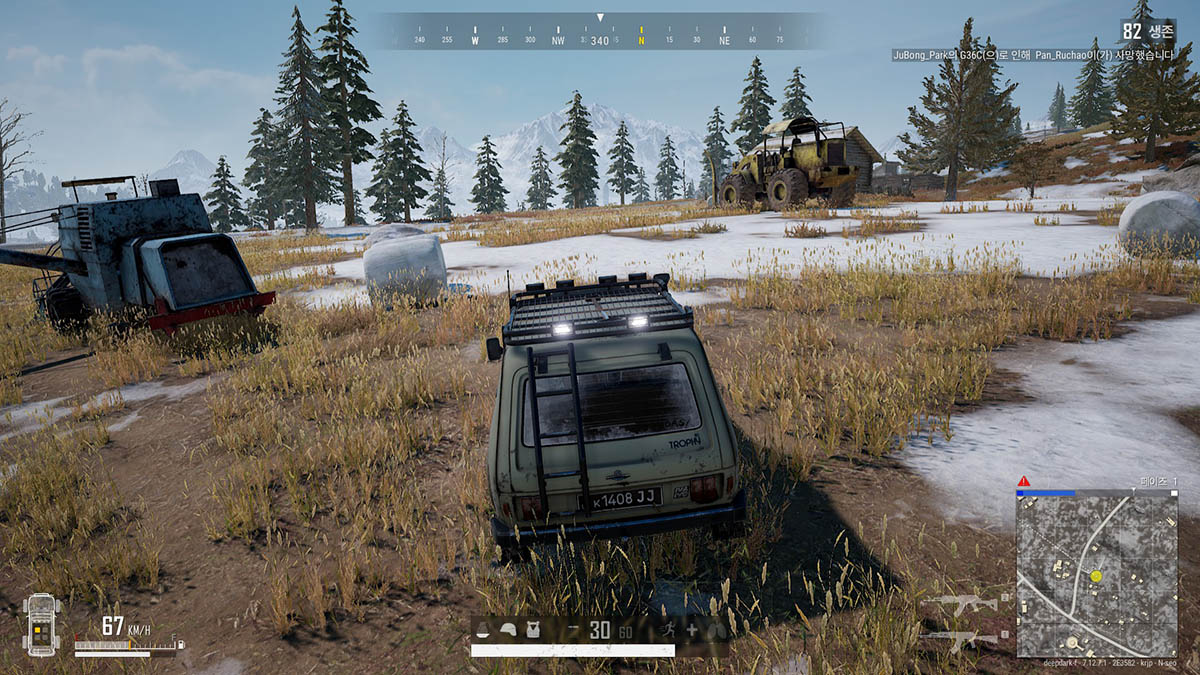This screenshot has width=1200, height=675.
Task: Click the helmet equipment icon
Action: pyautogui.click(x=509, y=630)
